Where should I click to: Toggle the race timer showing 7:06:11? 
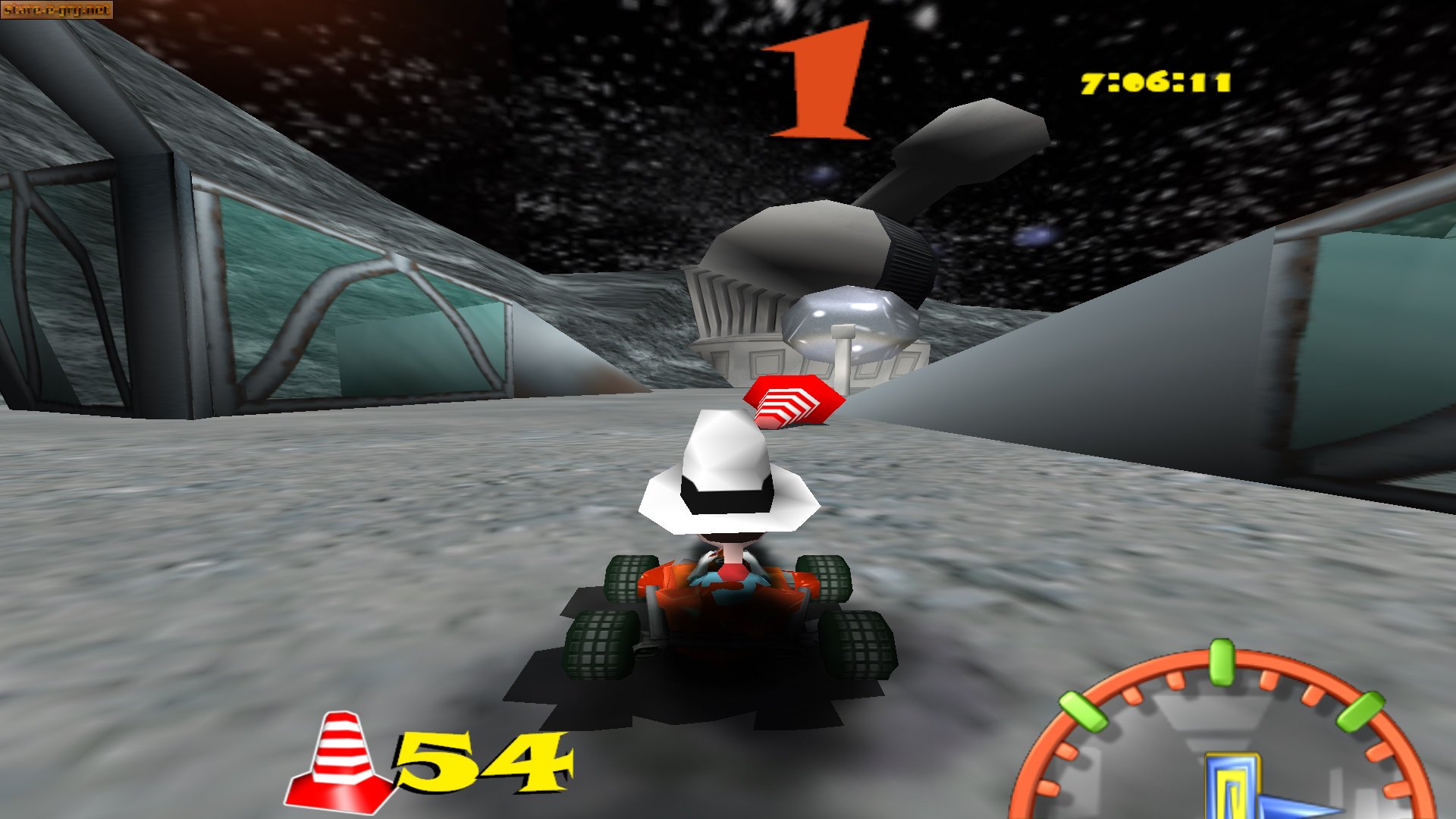(x=1156, y=80)
